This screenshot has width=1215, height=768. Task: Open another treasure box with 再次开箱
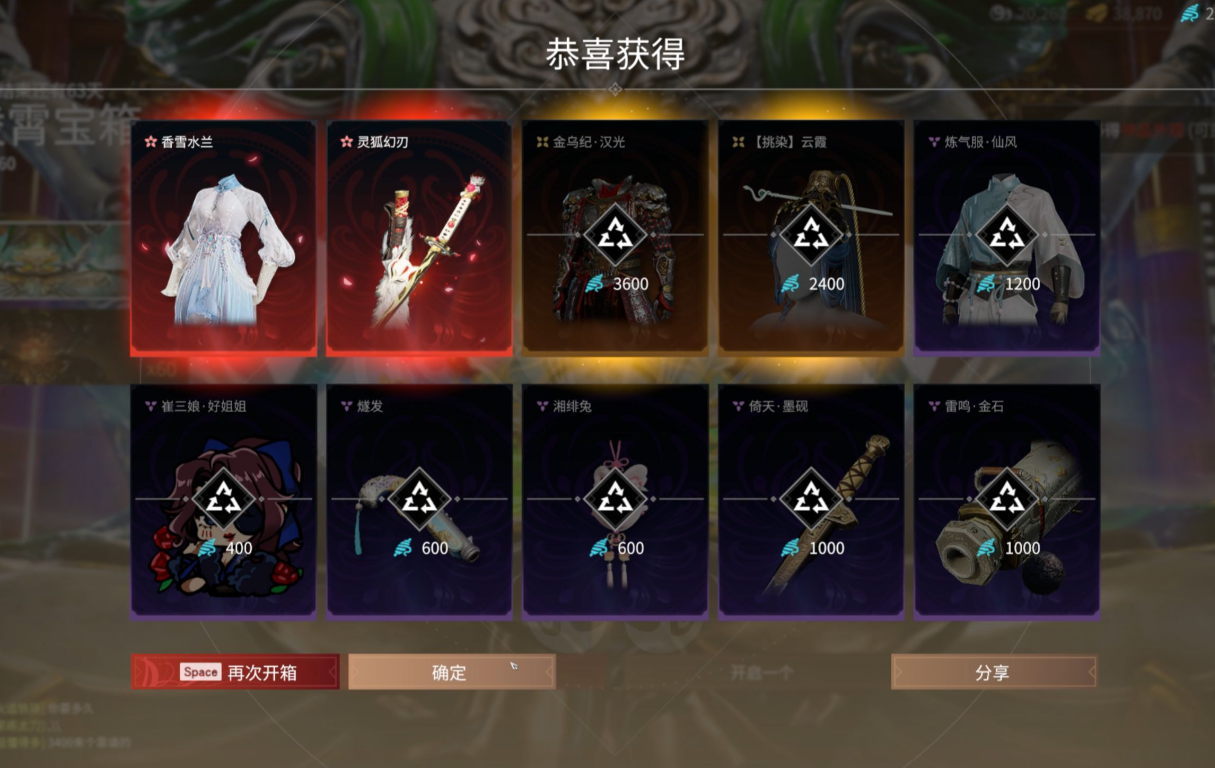pos(235,672)
